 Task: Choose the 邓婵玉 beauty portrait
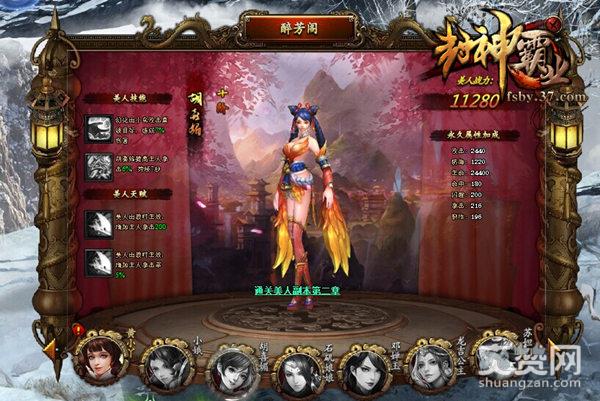tap(365, 369)
